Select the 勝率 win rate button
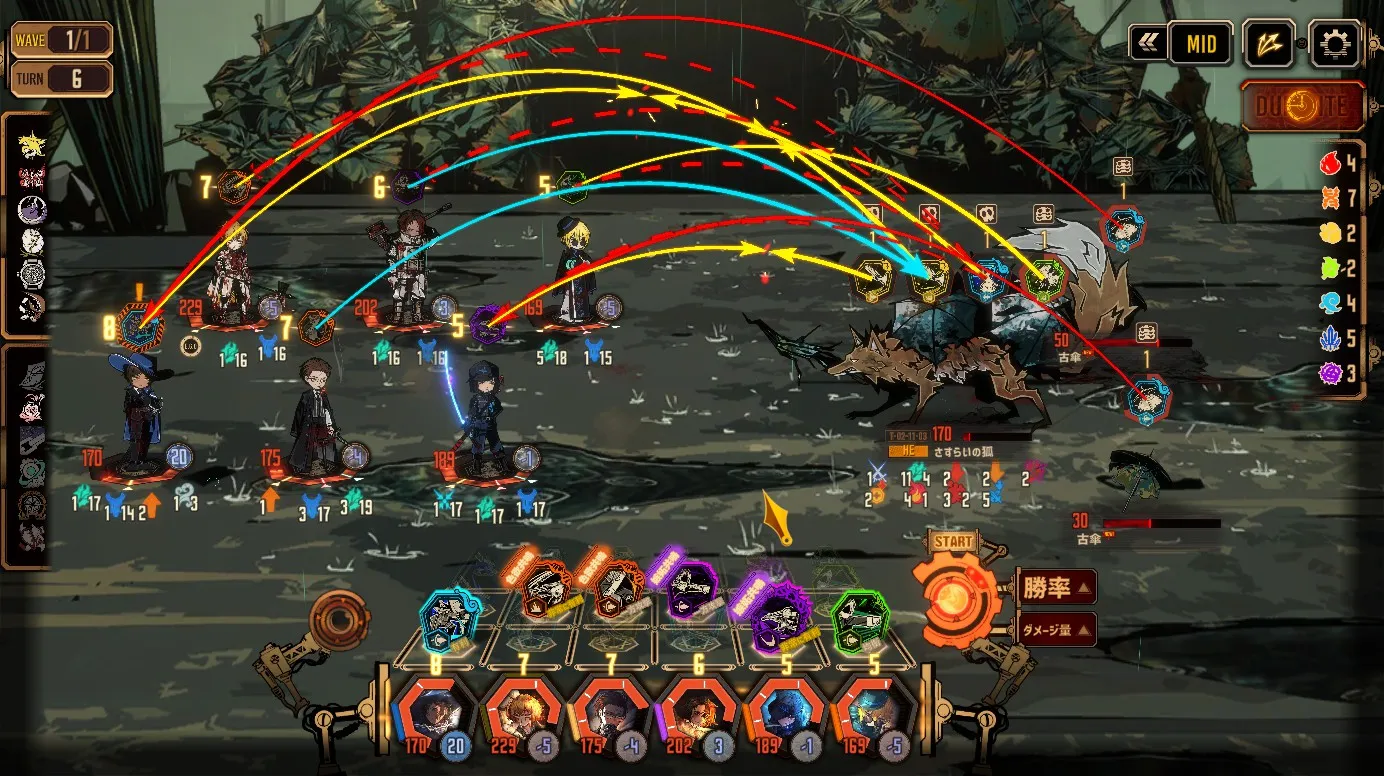This screenshot has width=1384, height=776. pyautogui.click(x=1057, y=587)
